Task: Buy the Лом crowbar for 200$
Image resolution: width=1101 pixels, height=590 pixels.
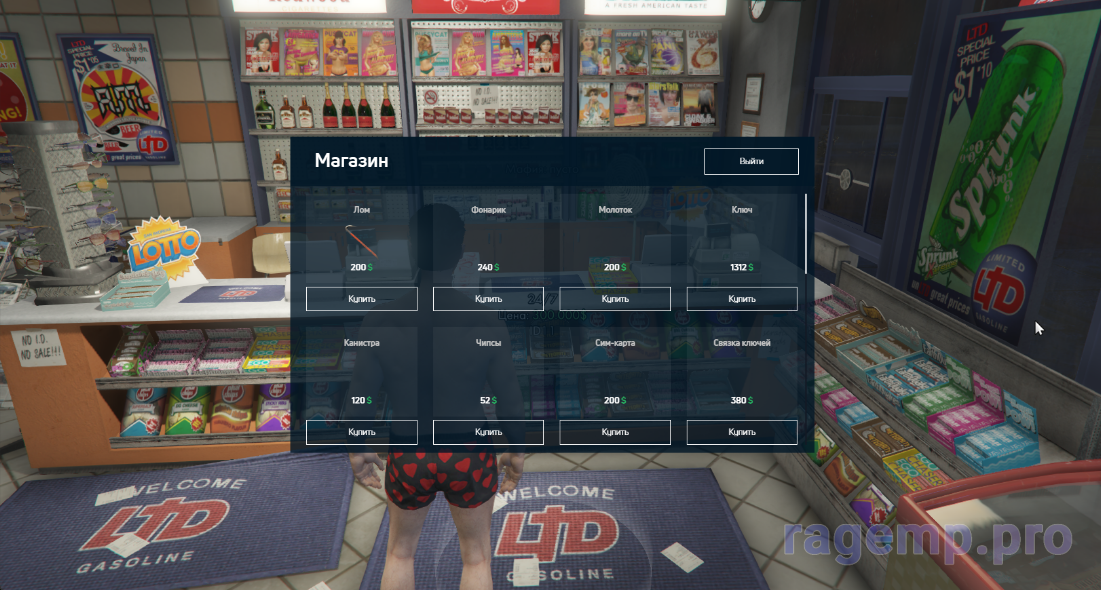Action: click(x=361, y=299)
